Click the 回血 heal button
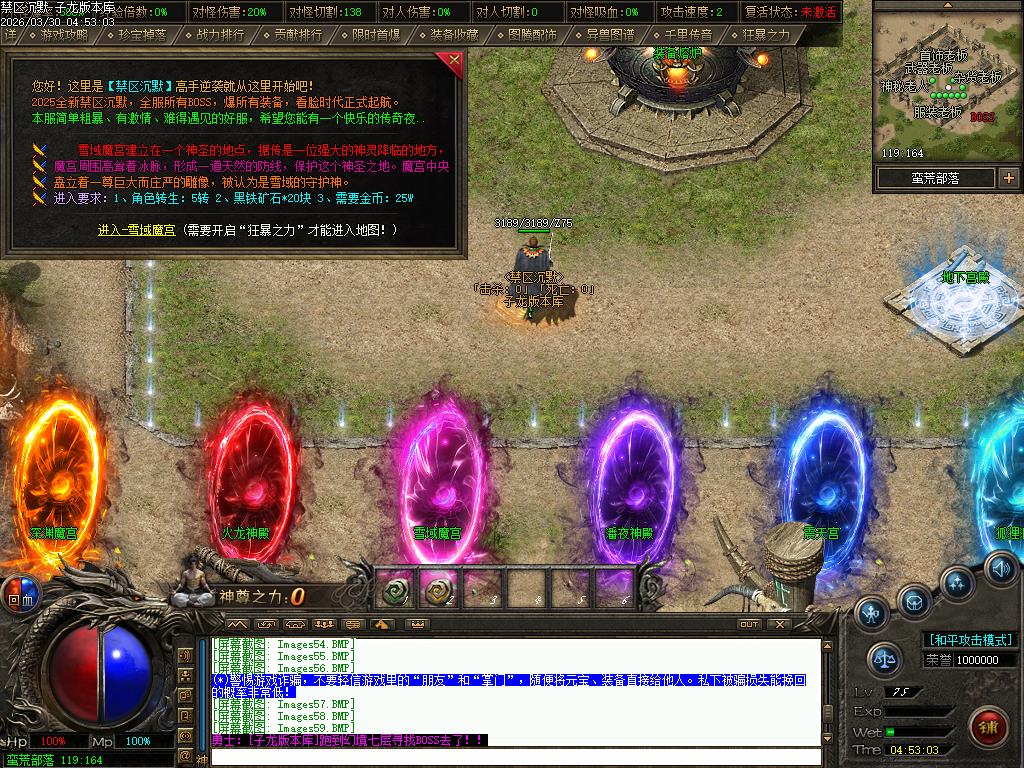1024x768 pixels. pyautogui.click(x=20, y=593)
